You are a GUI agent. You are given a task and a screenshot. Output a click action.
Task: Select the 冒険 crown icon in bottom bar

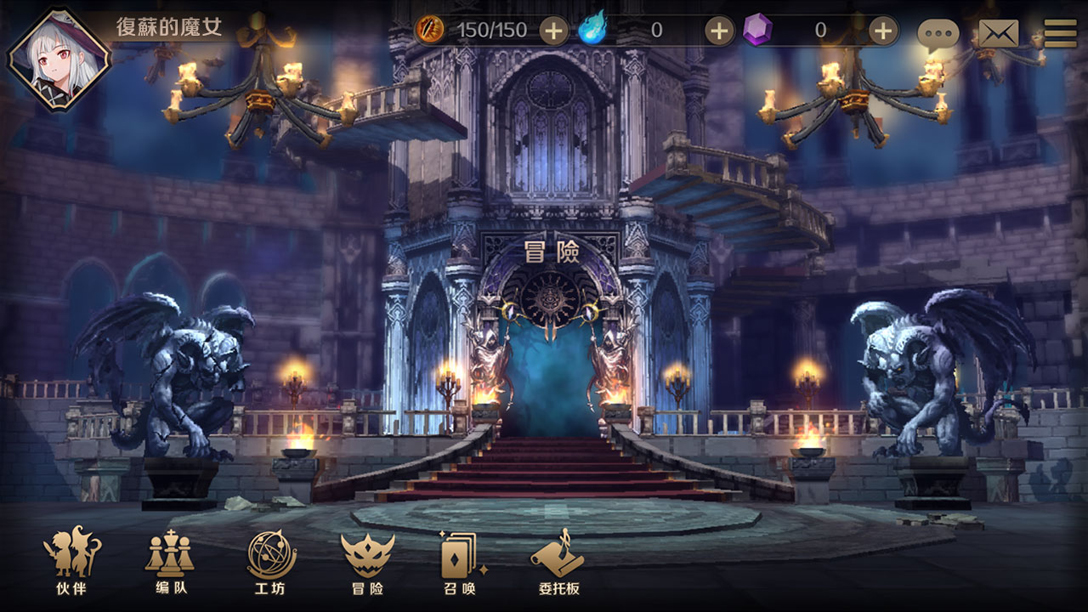point(367,561)
